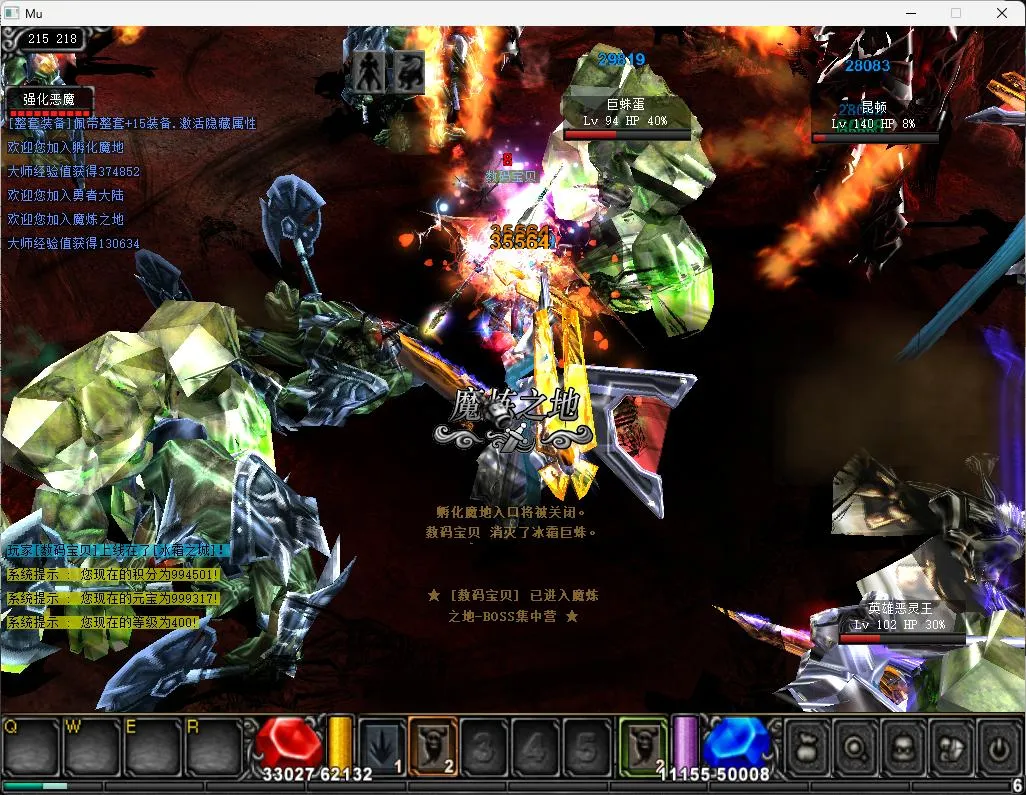
Task: Open the green-framed active skill selector
Action: click(643, 746)
